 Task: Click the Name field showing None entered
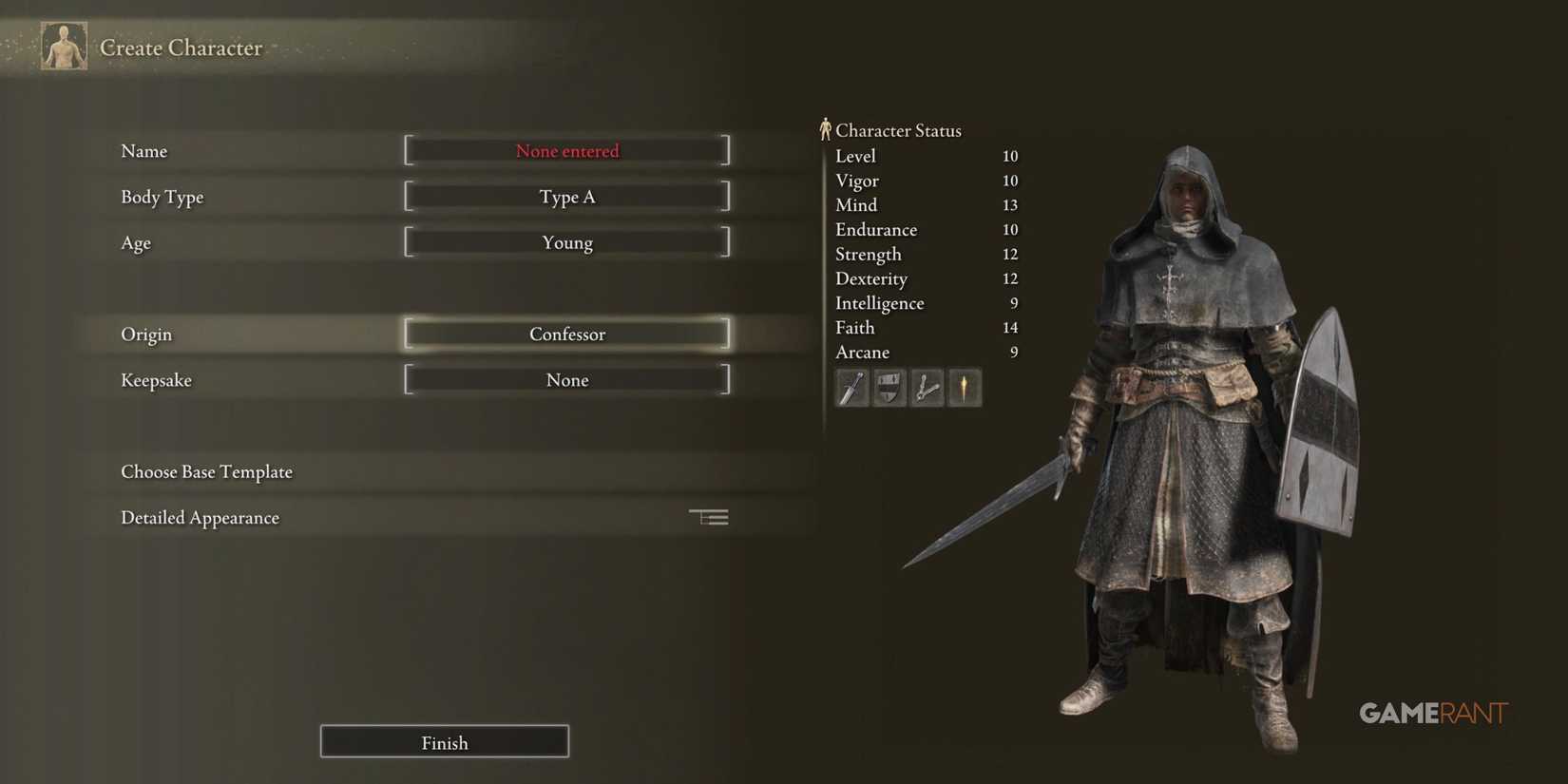click(566, 150)
